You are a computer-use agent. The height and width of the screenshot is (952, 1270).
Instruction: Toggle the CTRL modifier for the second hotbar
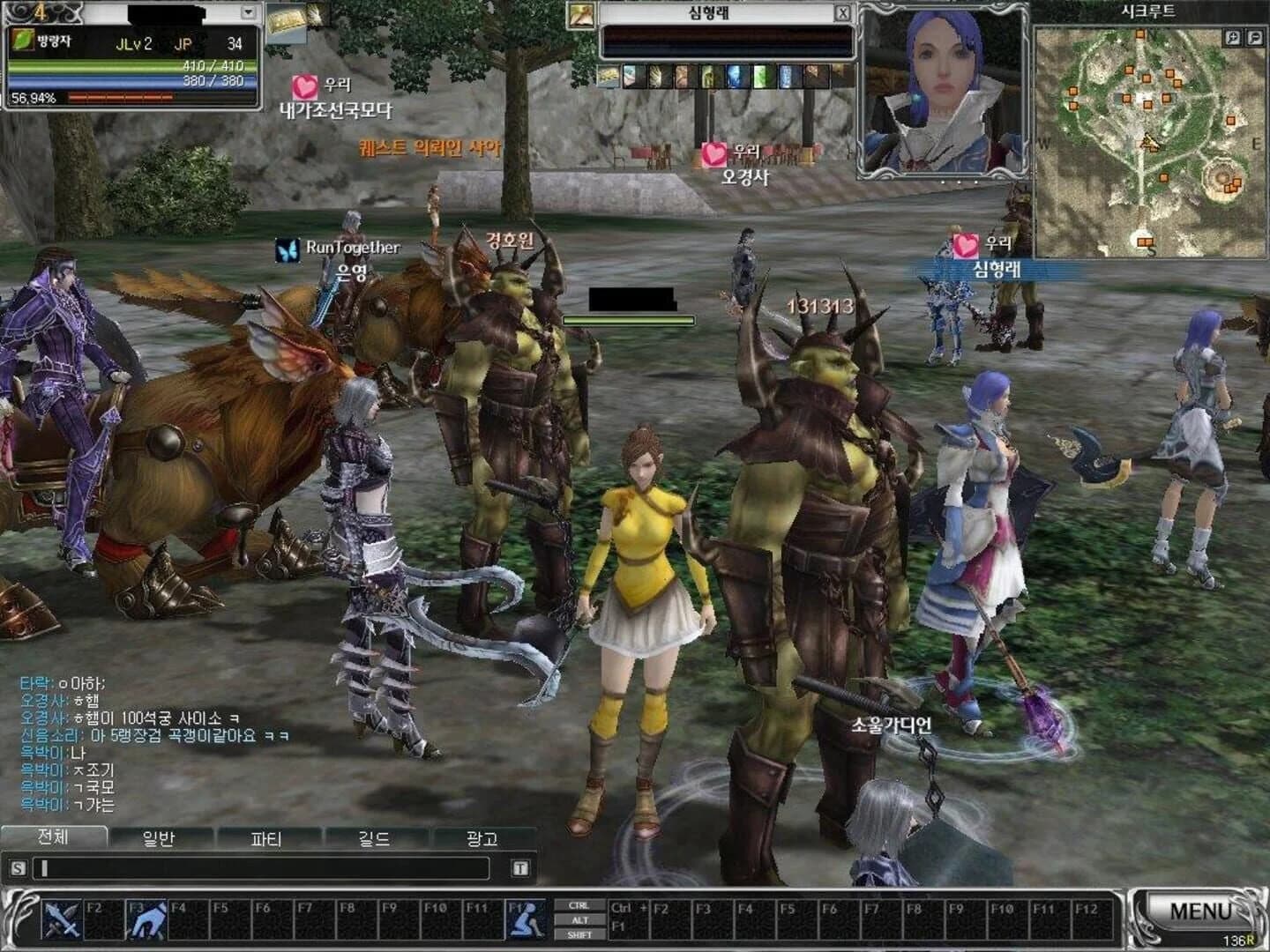coord(579,906)
